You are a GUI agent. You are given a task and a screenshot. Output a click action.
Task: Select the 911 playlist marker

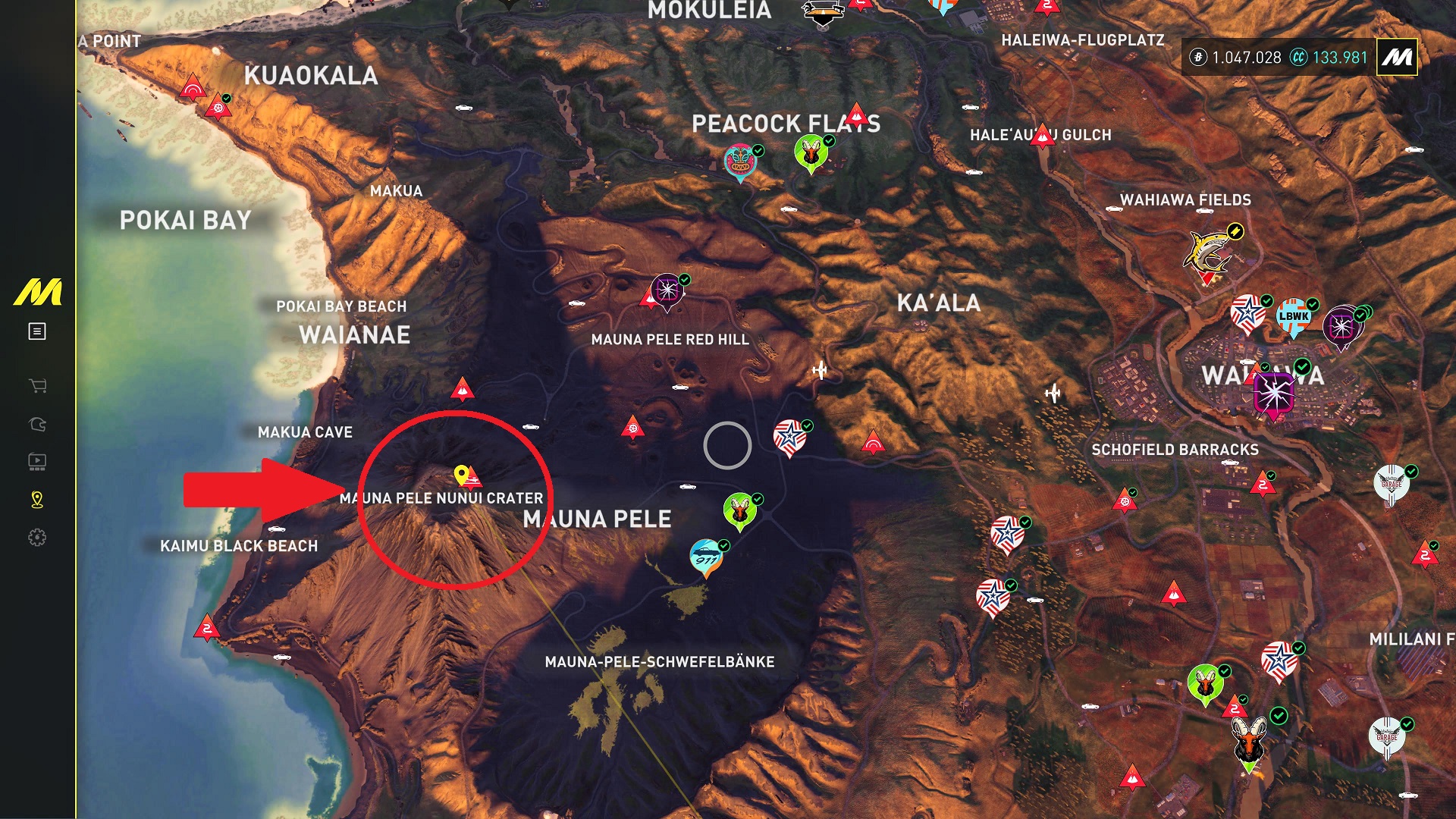[x=706, y=557]
